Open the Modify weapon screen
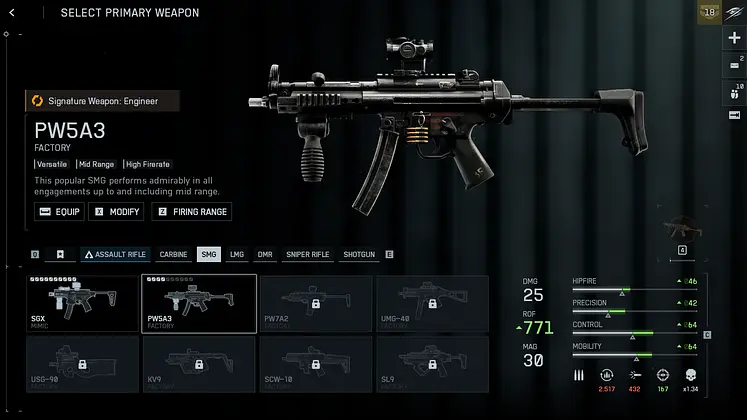The height and width of the screenshot is (420, 747). (x=117, y=212)
